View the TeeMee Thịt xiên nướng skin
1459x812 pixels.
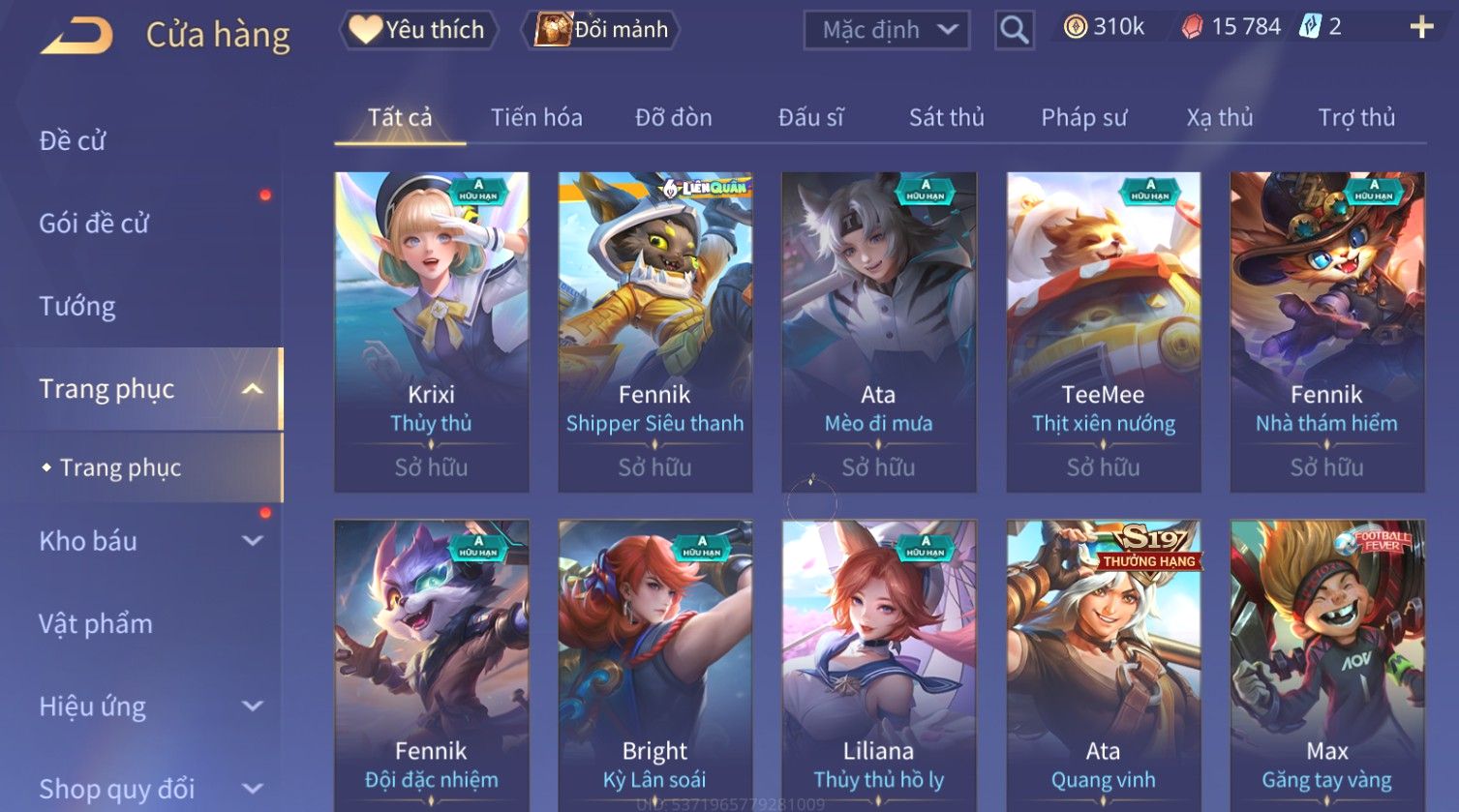pos(1103,331)
